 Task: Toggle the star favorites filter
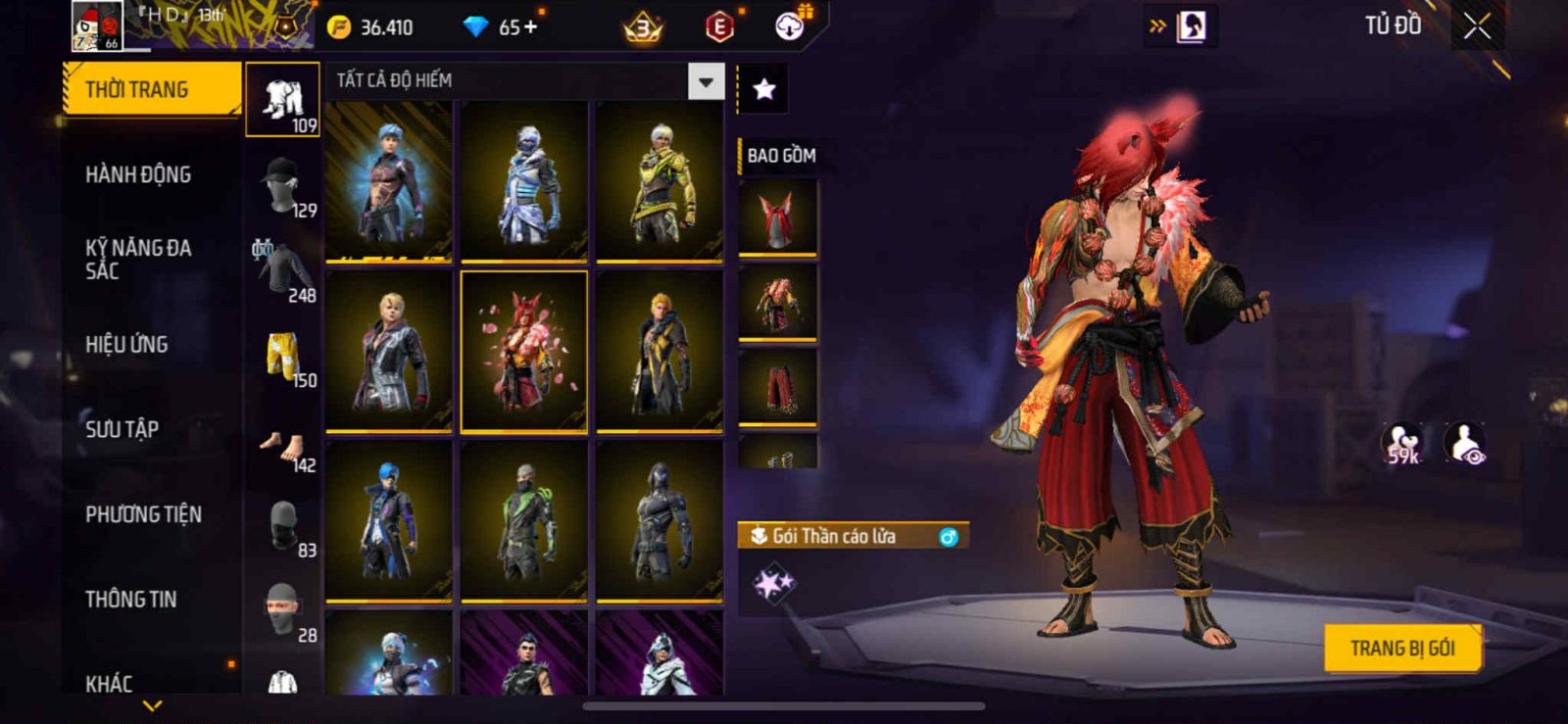point(763,89)
